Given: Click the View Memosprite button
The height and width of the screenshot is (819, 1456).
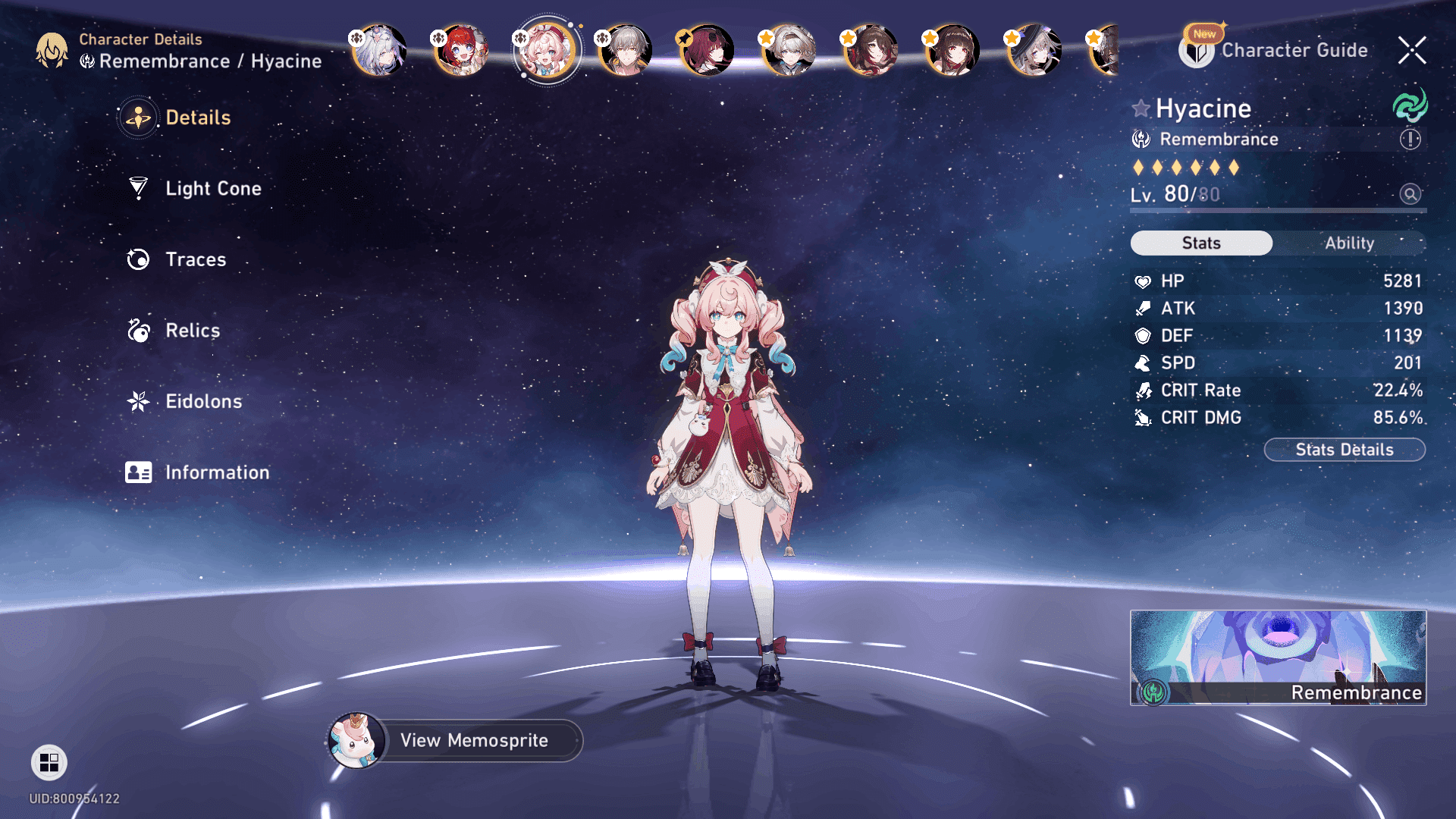Looking at the screenshot, I should coord(473,740).
